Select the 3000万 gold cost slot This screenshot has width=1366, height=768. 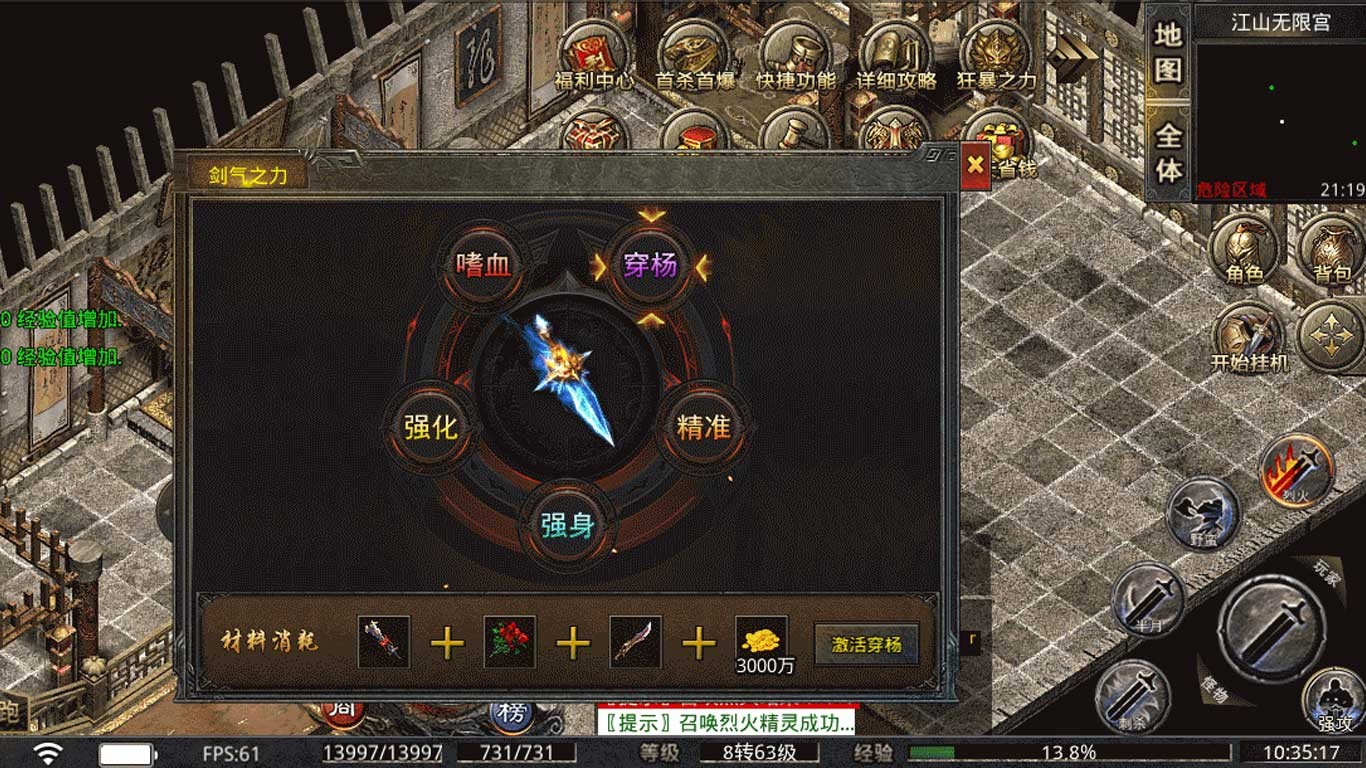click(761, 645)
